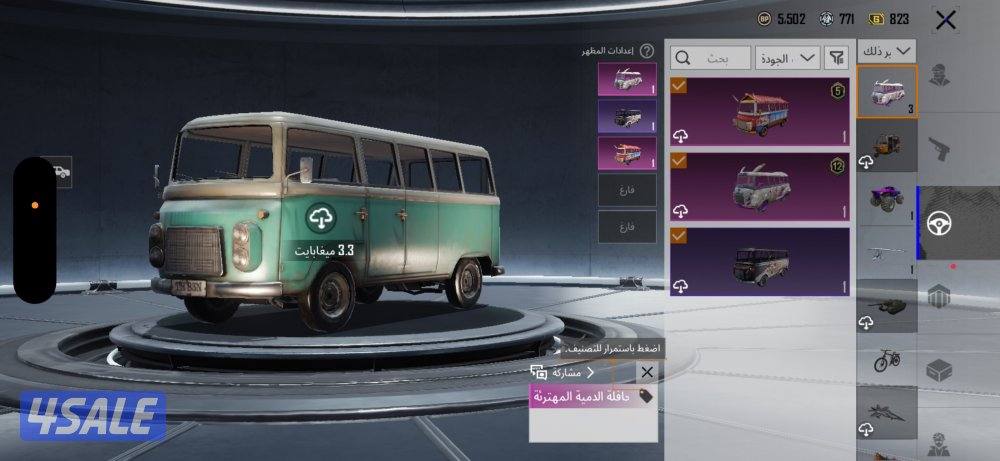Click the search field in the skin list
Viewport: 1000px width, 461px height.
click(711, 58)
